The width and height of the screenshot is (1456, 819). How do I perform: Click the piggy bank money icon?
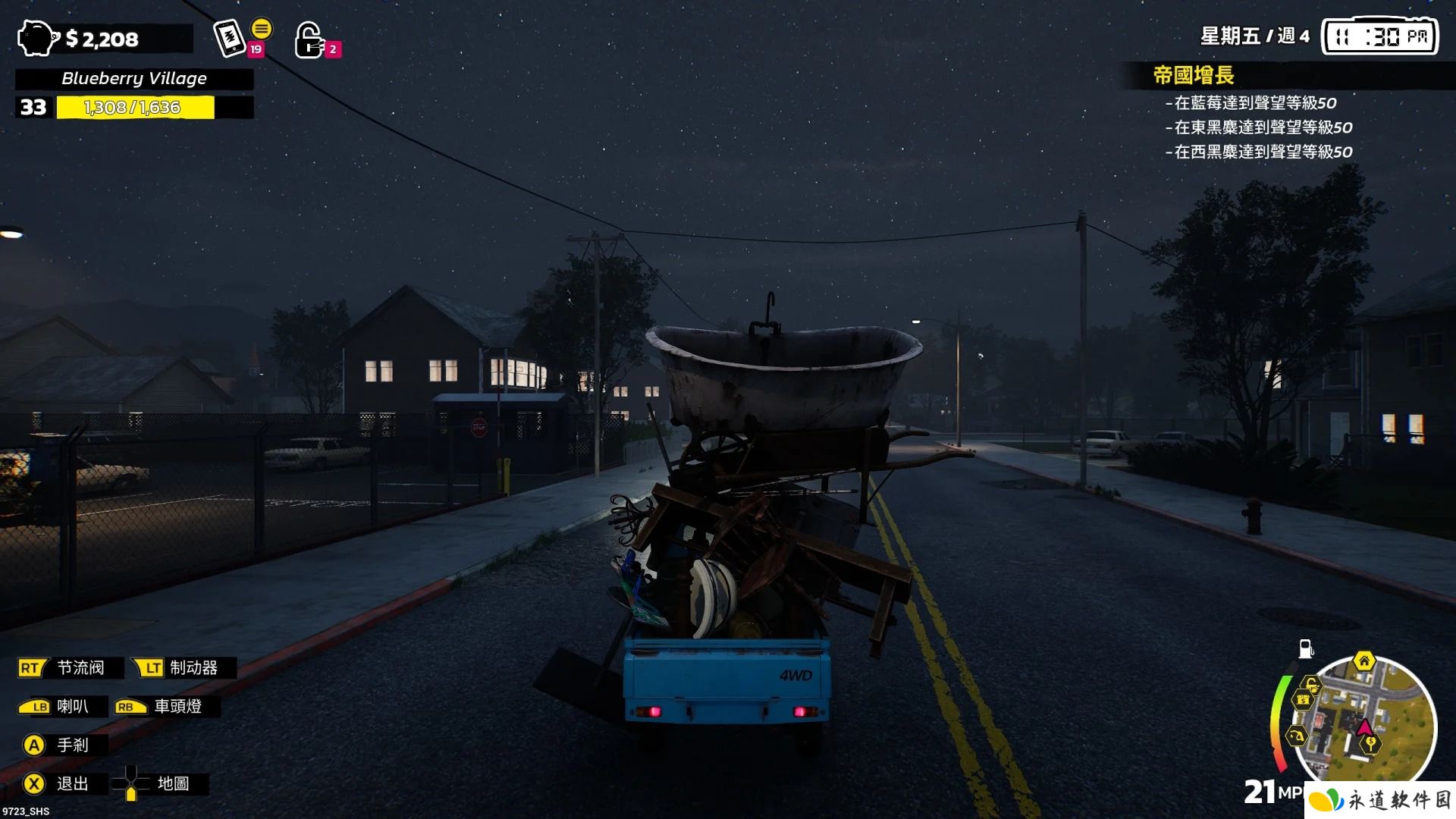(x=37, y=38)
